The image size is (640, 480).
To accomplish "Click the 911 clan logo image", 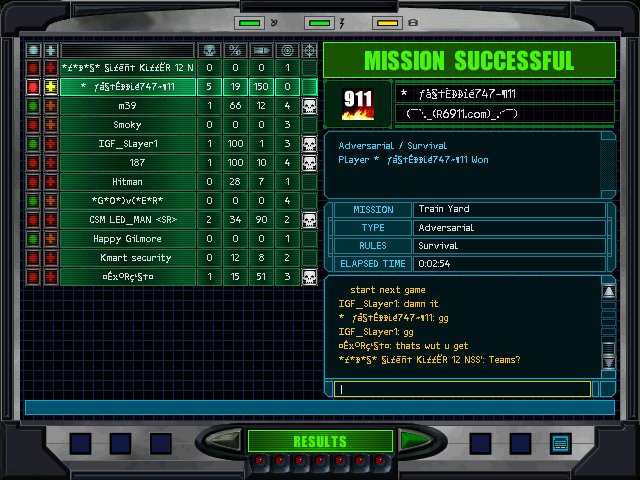I will click(x=359, y=105).
